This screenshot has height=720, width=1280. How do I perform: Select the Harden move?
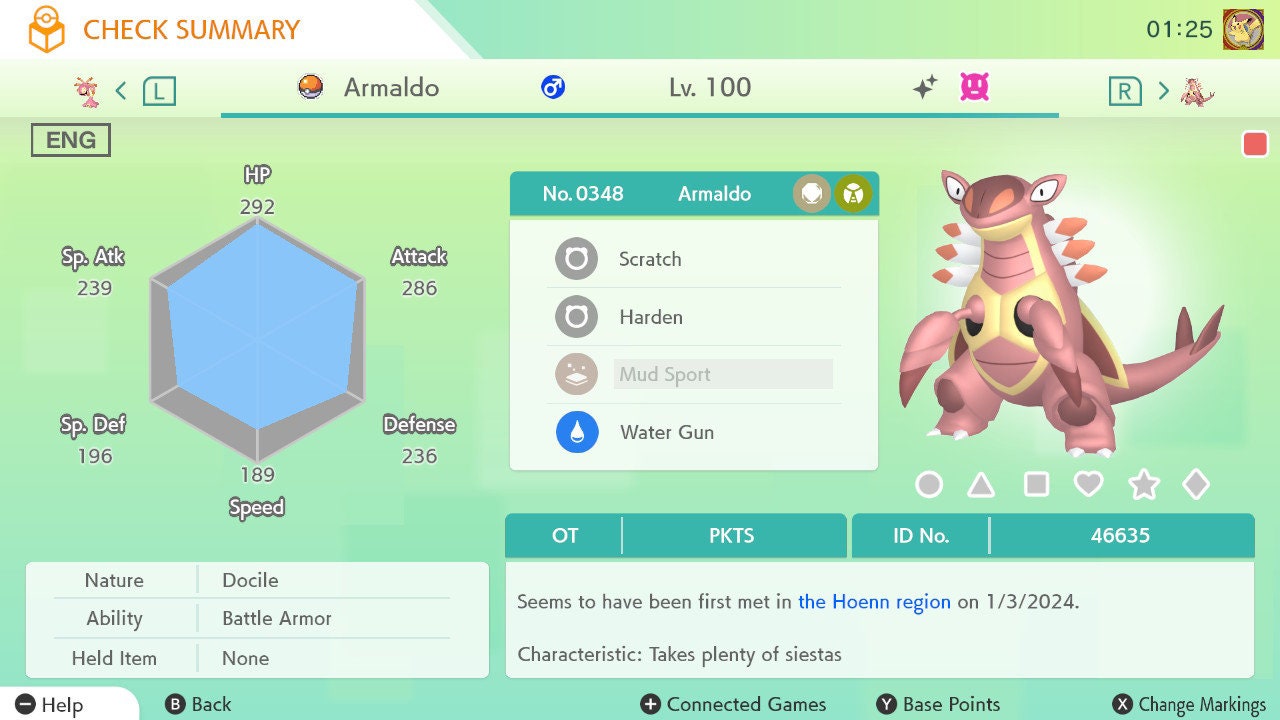650,317
